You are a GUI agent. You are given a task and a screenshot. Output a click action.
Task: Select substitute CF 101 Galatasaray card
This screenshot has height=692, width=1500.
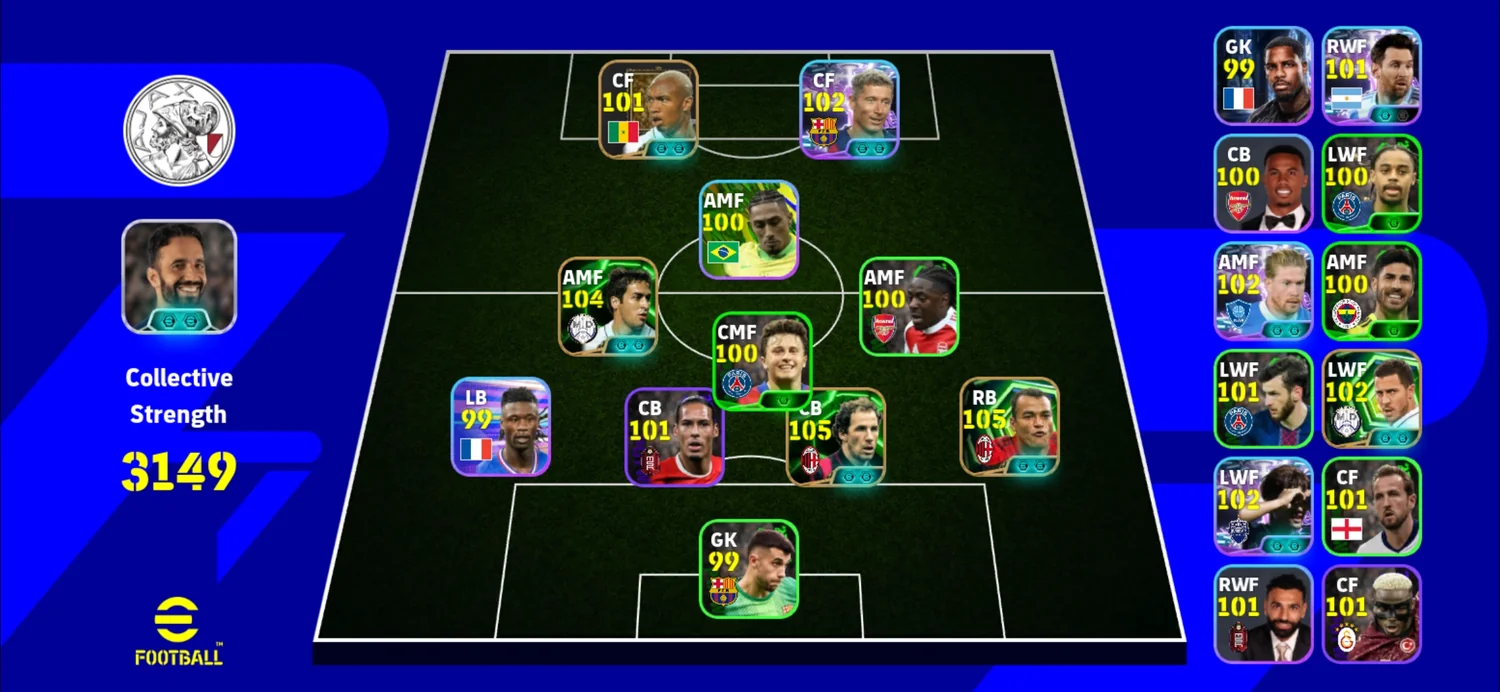point(1371,614)
